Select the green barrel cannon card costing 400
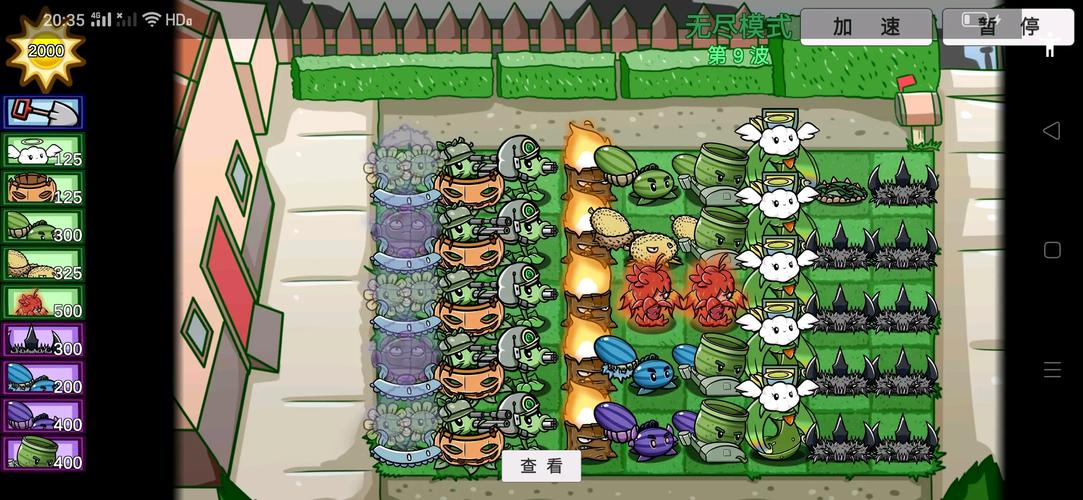This screenshot has width=1083, height=500. [43, 454]
